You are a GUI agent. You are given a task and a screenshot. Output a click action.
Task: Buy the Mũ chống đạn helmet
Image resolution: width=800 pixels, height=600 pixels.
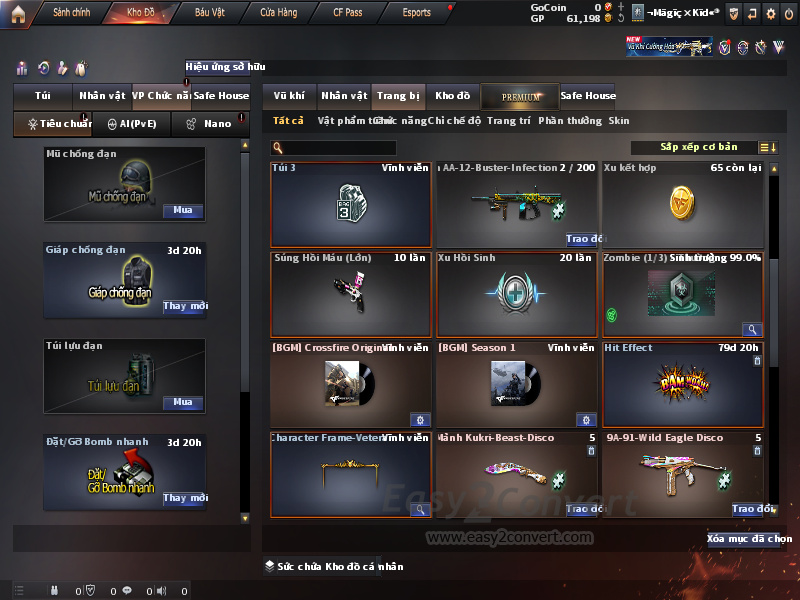coord(182,211)
